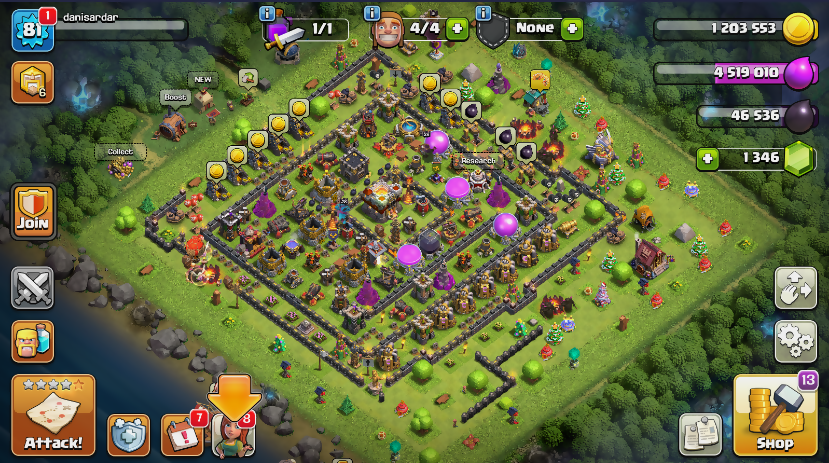Tap the Join clan shield button
This screenshot has height=463, width=829.
click(32, 211)
